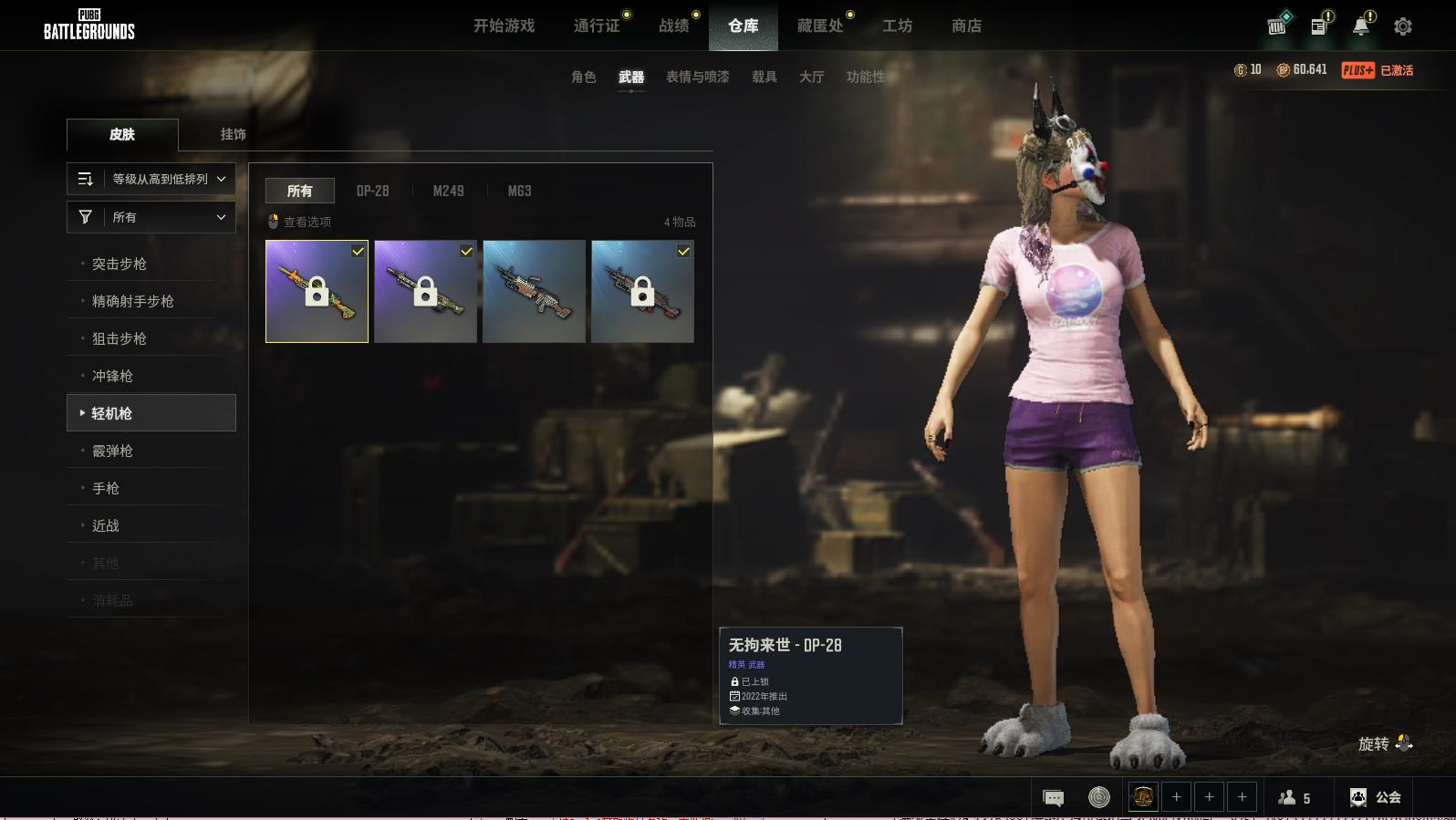Select the unlocked M249 skin without lock
This screenshot has height=820, width=1456.
[534, 291]
